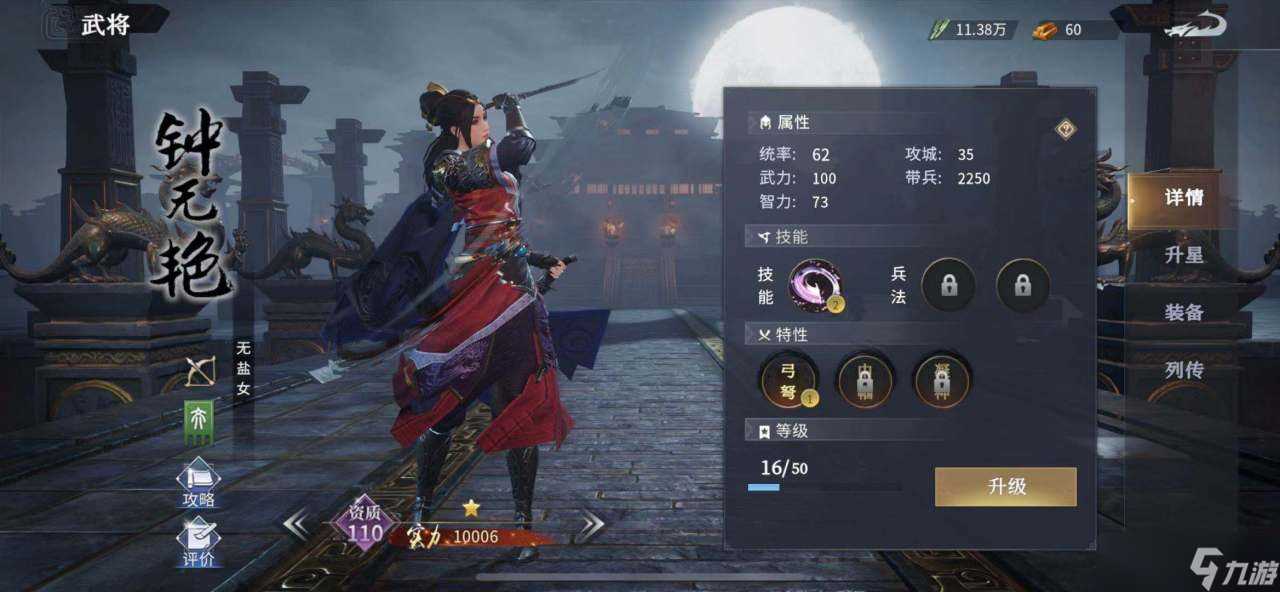Tap the diamond icon in attributes panel

point(1065,129)
